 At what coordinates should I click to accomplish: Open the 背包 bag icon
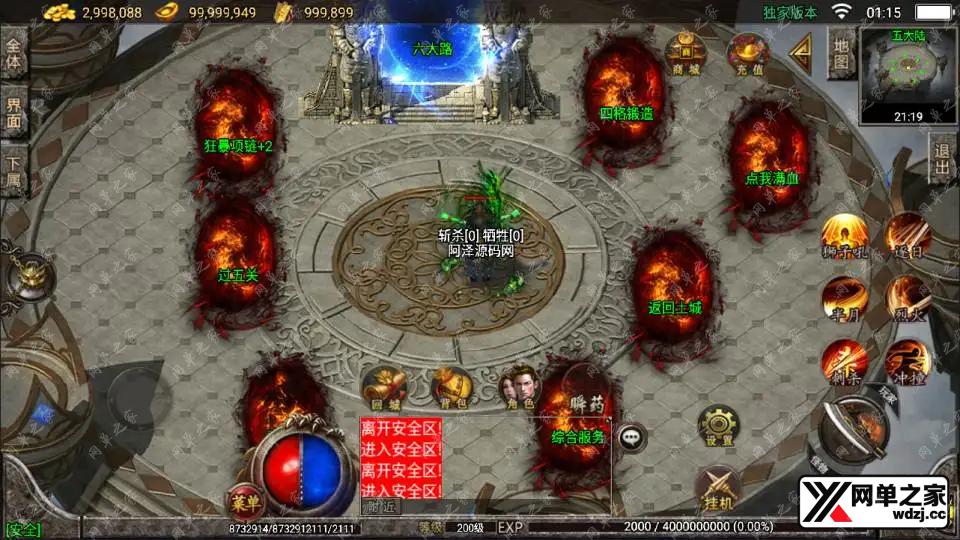(x=450, y=387)
